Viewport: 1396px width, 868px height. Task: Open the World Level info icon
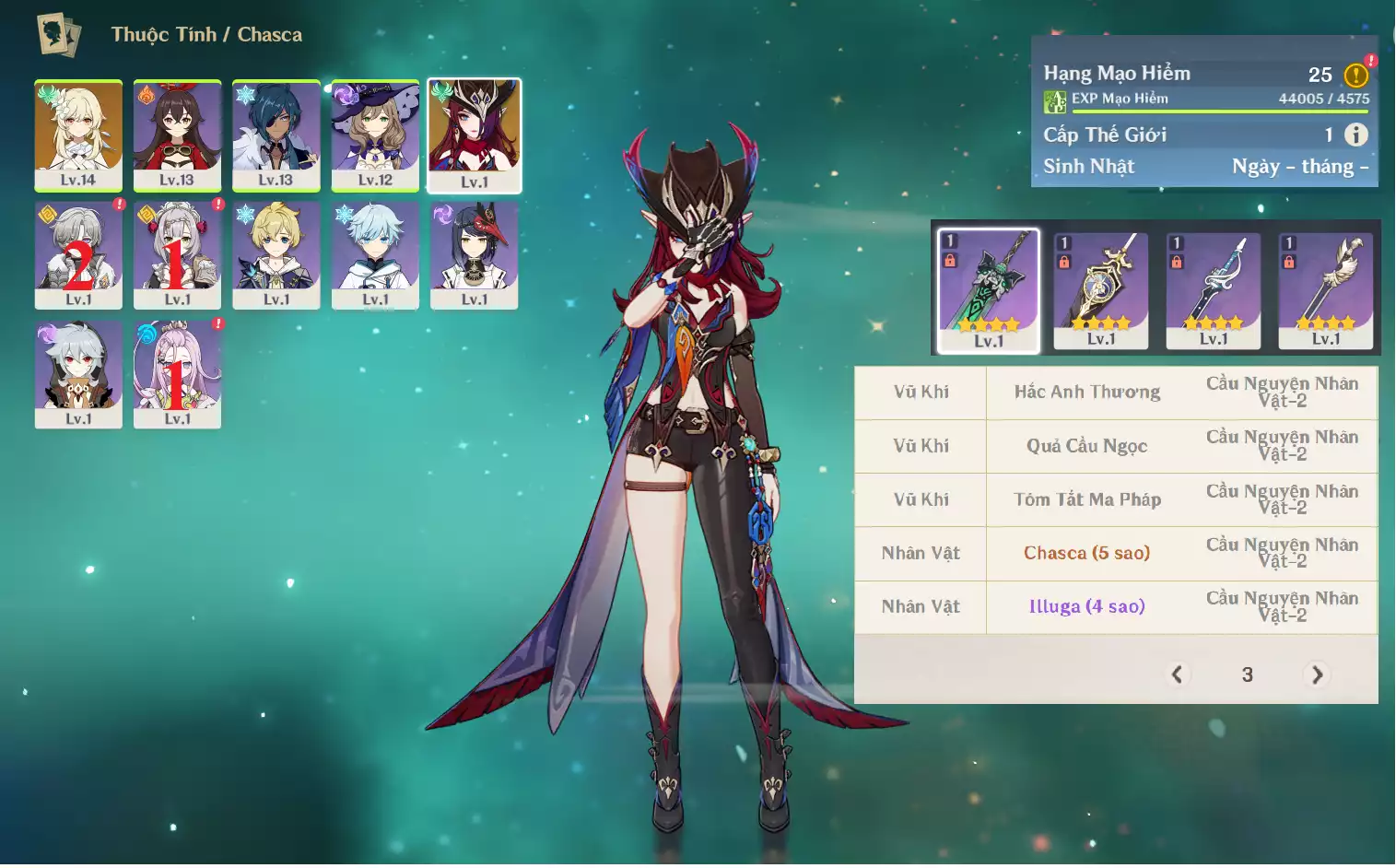(1355, 135)
